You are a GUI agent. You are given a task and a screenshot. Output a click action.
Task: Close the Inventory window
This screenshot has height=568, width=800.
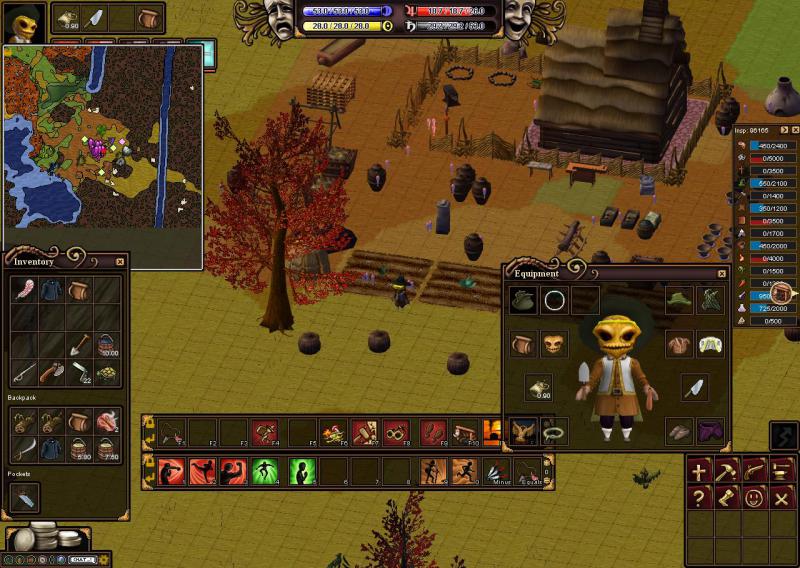120,262
